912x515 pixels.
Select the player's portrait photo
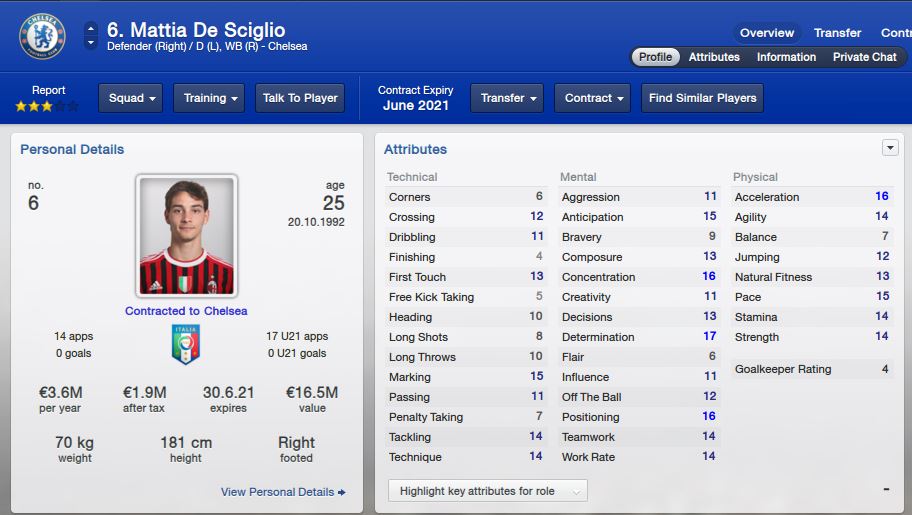click(x=186, y=236)
